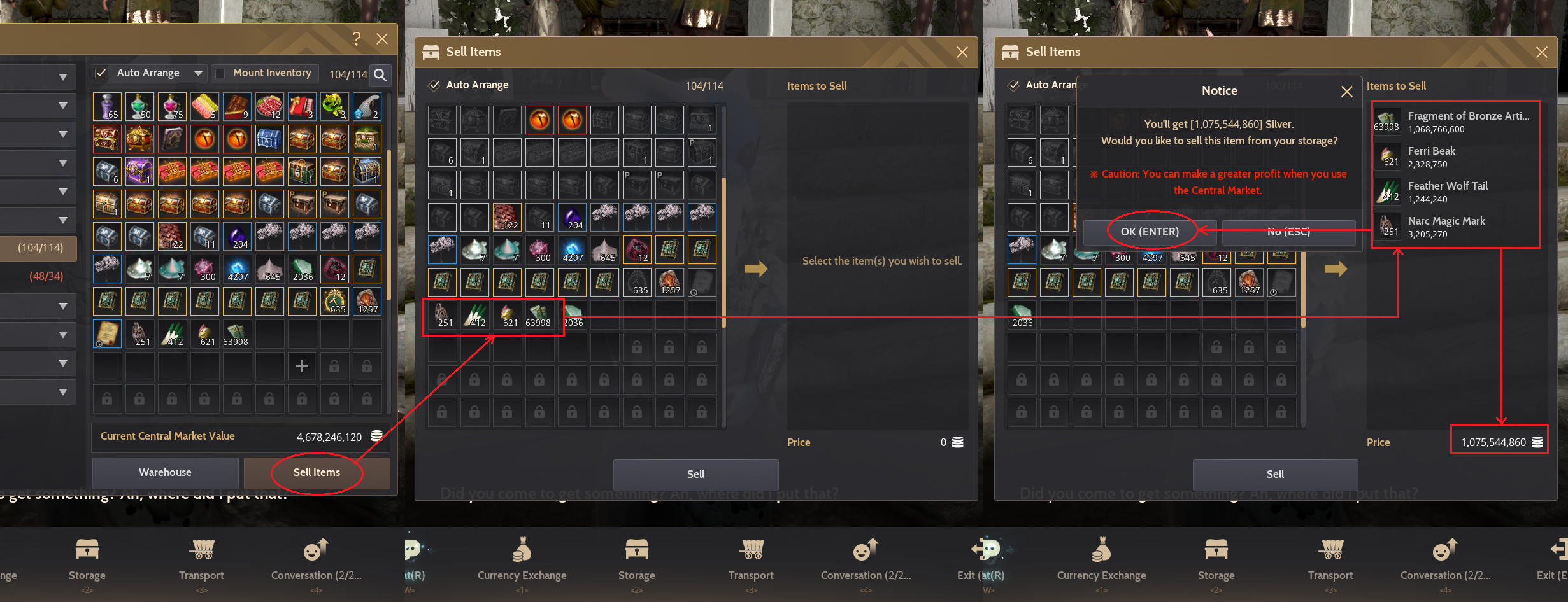
Task: Open the inventory search magnifier icon
Action: click(380, 74)
